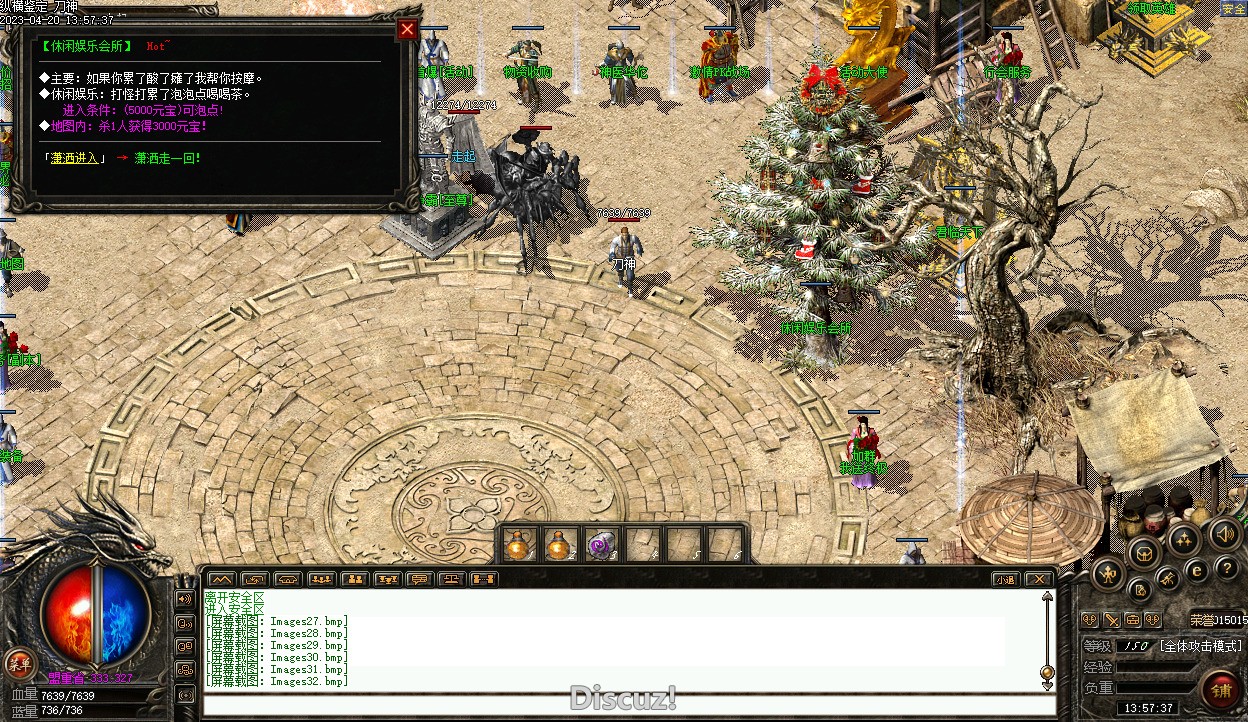This screenshot has width=1248, height=722.
Task: Close the chat panel with its X button
Action: pos(1039,579)
